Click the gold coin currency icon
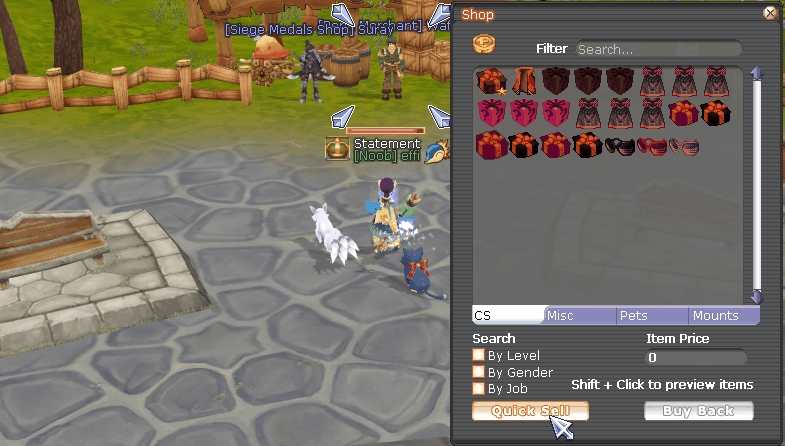Image resolution: width=785 pixels, height=446 pixels. pyautogui.click(x=484, y=46)
